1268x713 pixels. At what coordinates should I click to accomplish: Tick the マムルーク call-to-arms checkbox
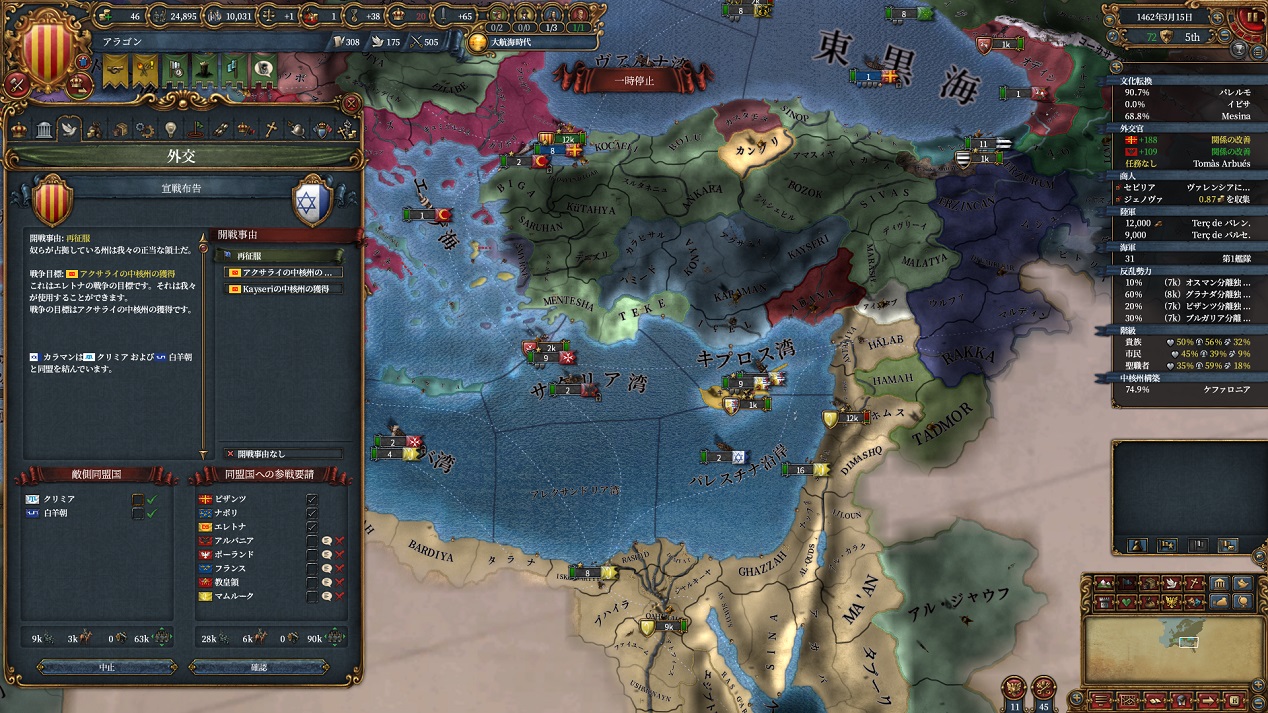pyautogui.click(x=312, y=596)
